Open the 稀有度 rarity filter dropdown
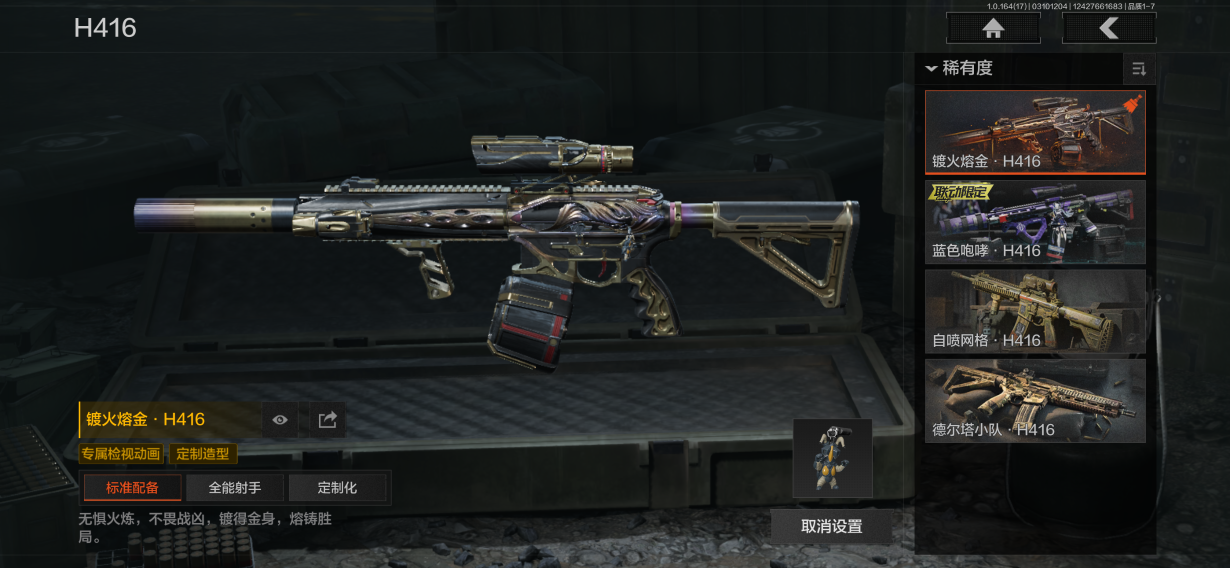The height and width of the screenshot is (568, 1230). [960, 68]
